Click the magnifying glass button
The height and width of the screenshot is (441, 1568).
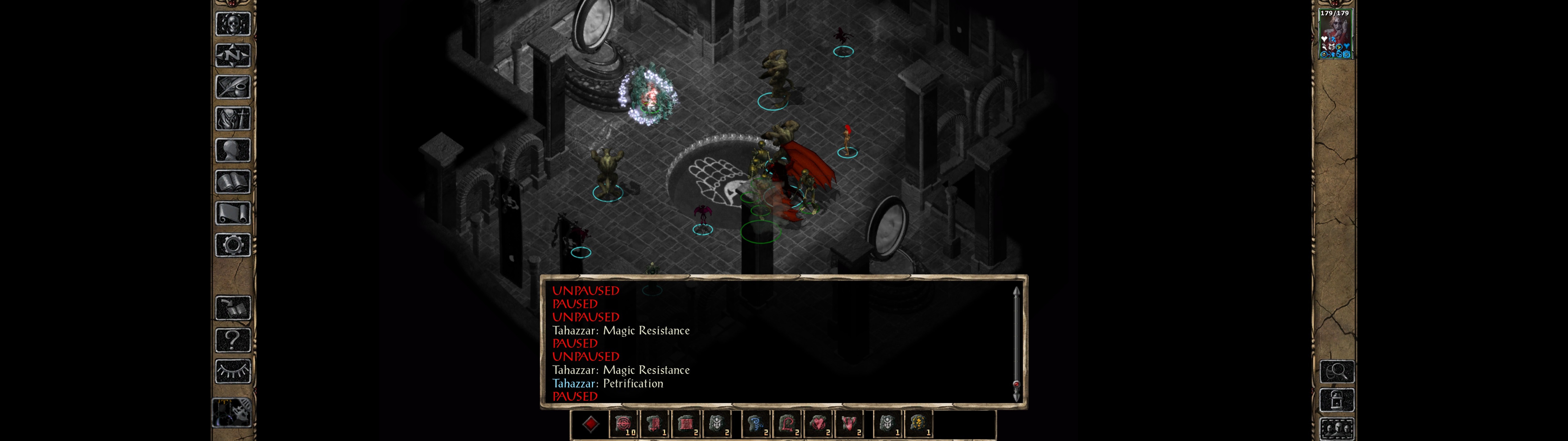pyautogui.click(x=1336, y=371)
